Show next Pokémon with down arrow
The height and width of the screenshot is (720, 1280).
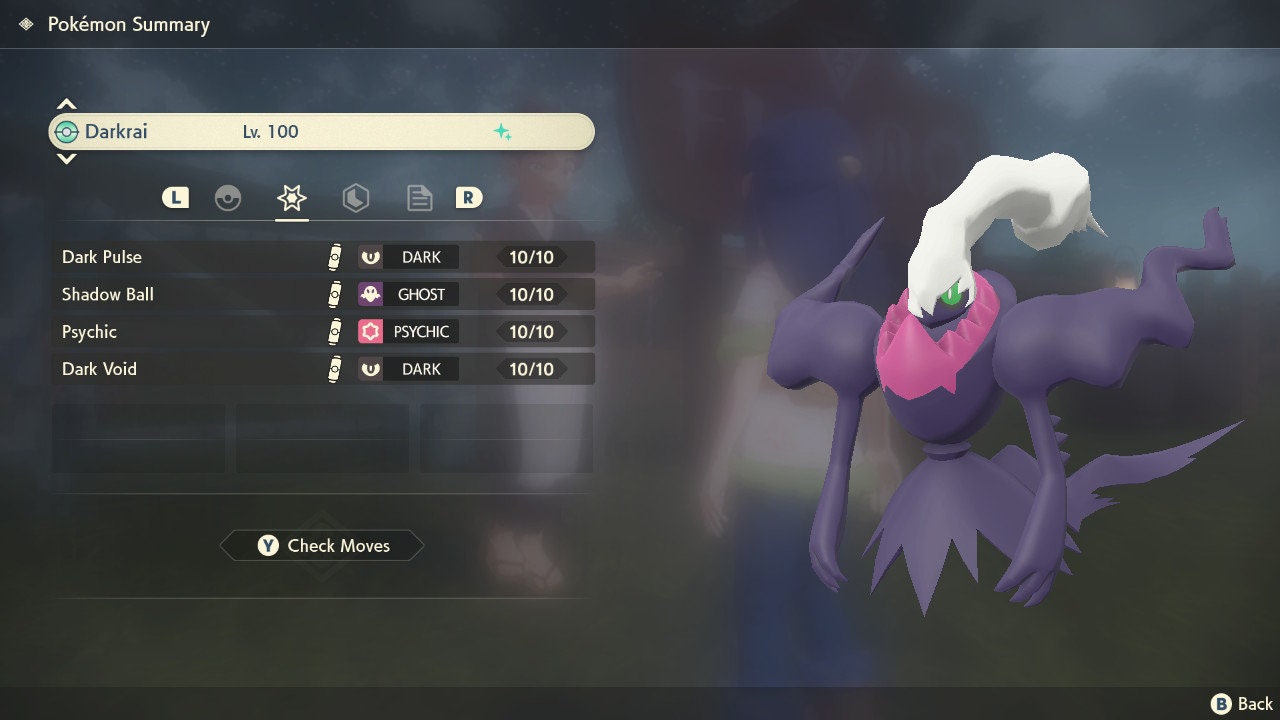[66, 158]
